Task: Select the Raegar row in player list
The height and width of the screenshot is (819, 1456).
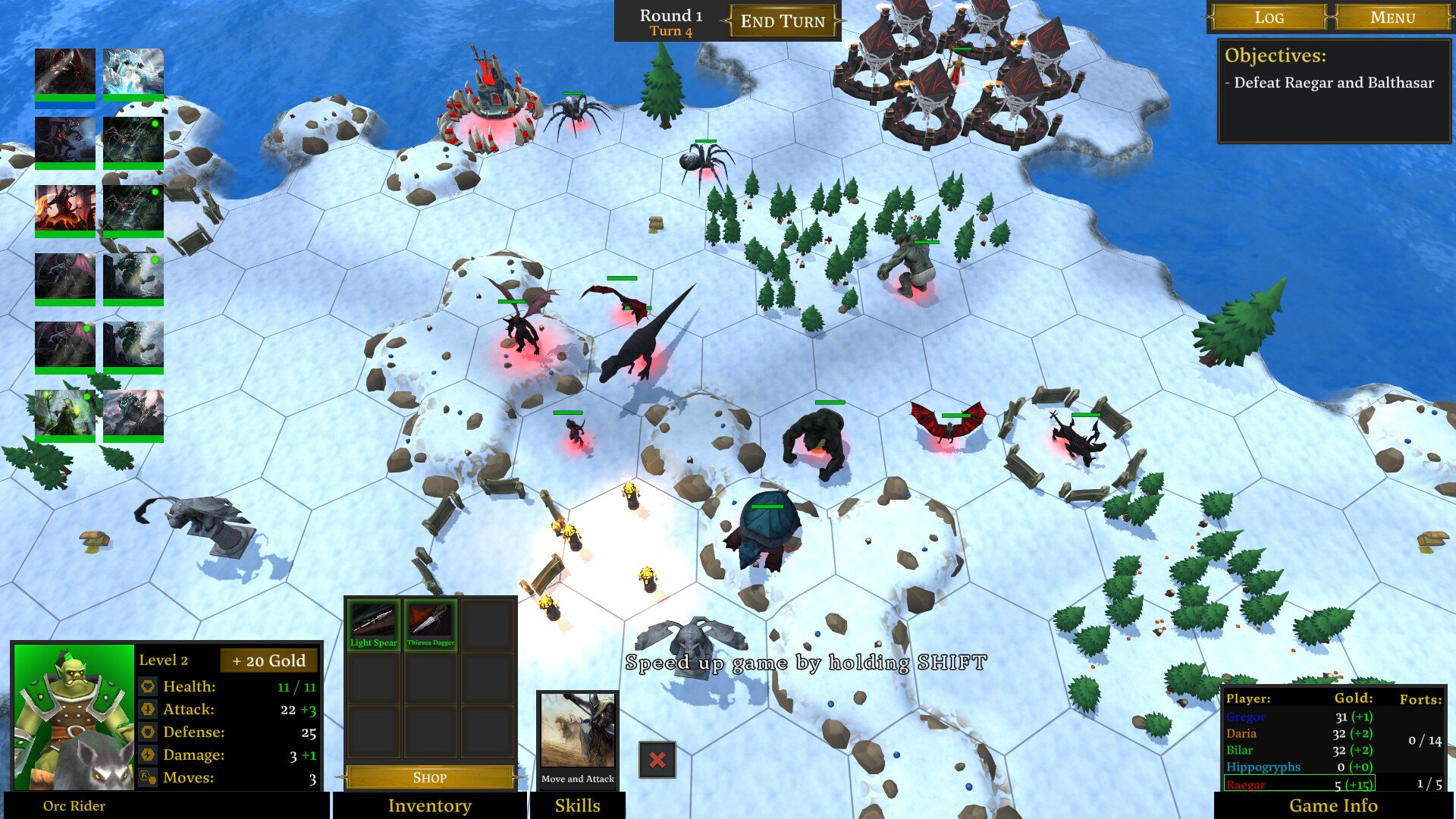Action: click(1299, 785)
